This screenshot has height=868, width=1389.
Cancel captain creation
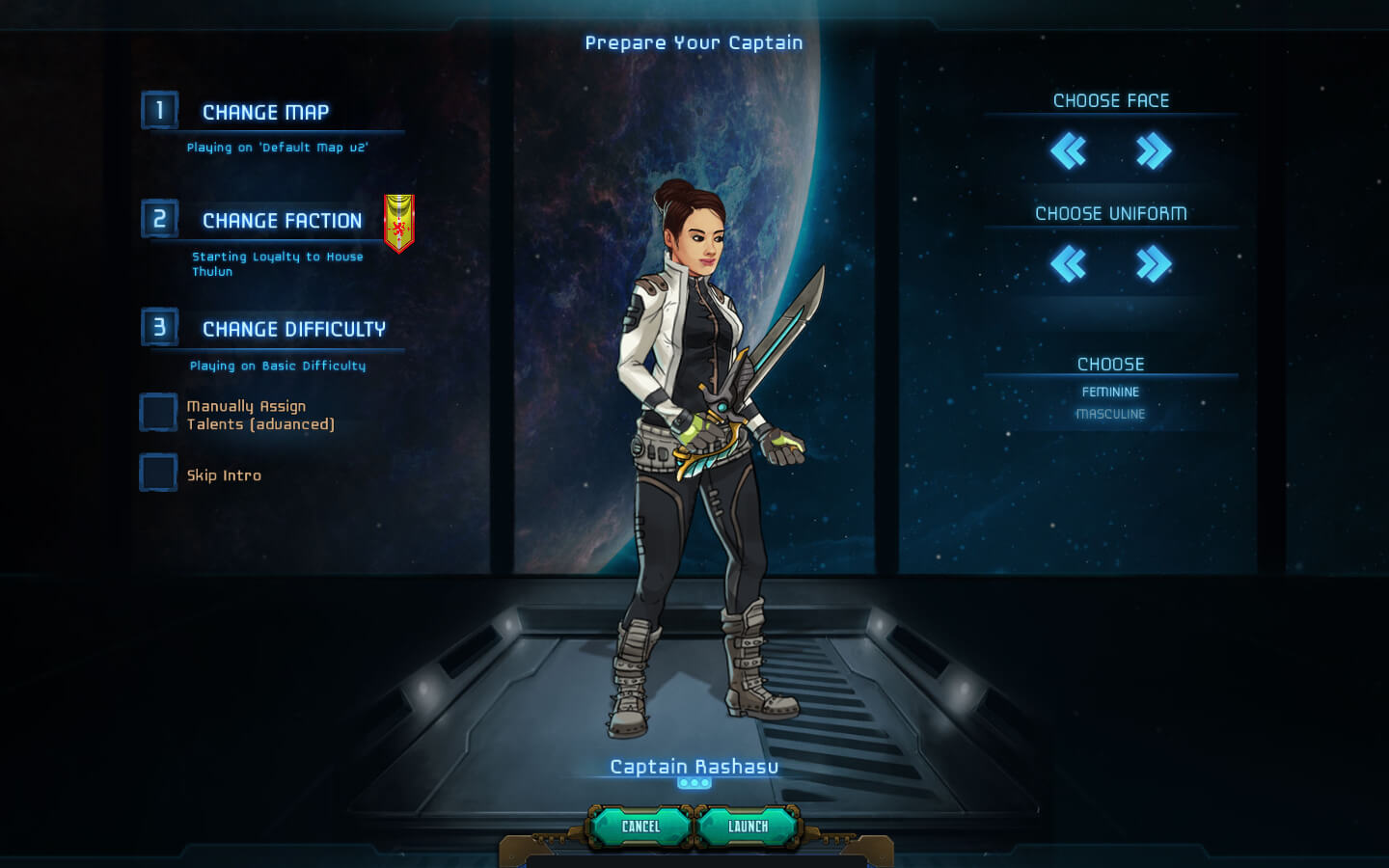(641, 827)
